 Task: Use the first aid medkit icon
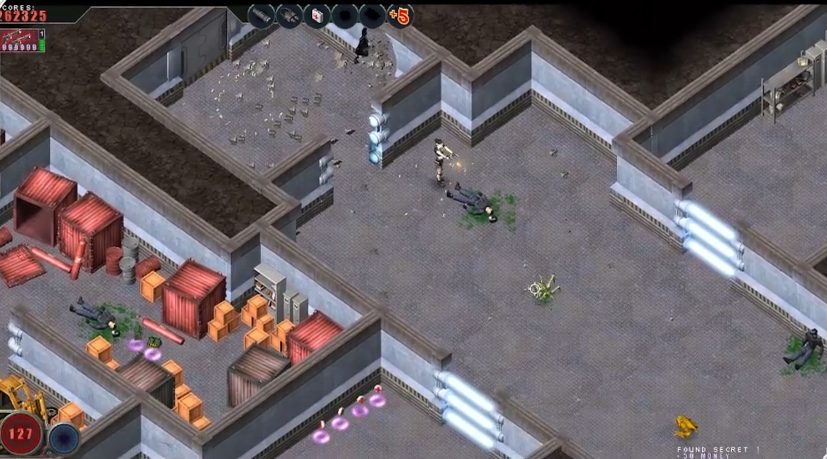point(318,16)
